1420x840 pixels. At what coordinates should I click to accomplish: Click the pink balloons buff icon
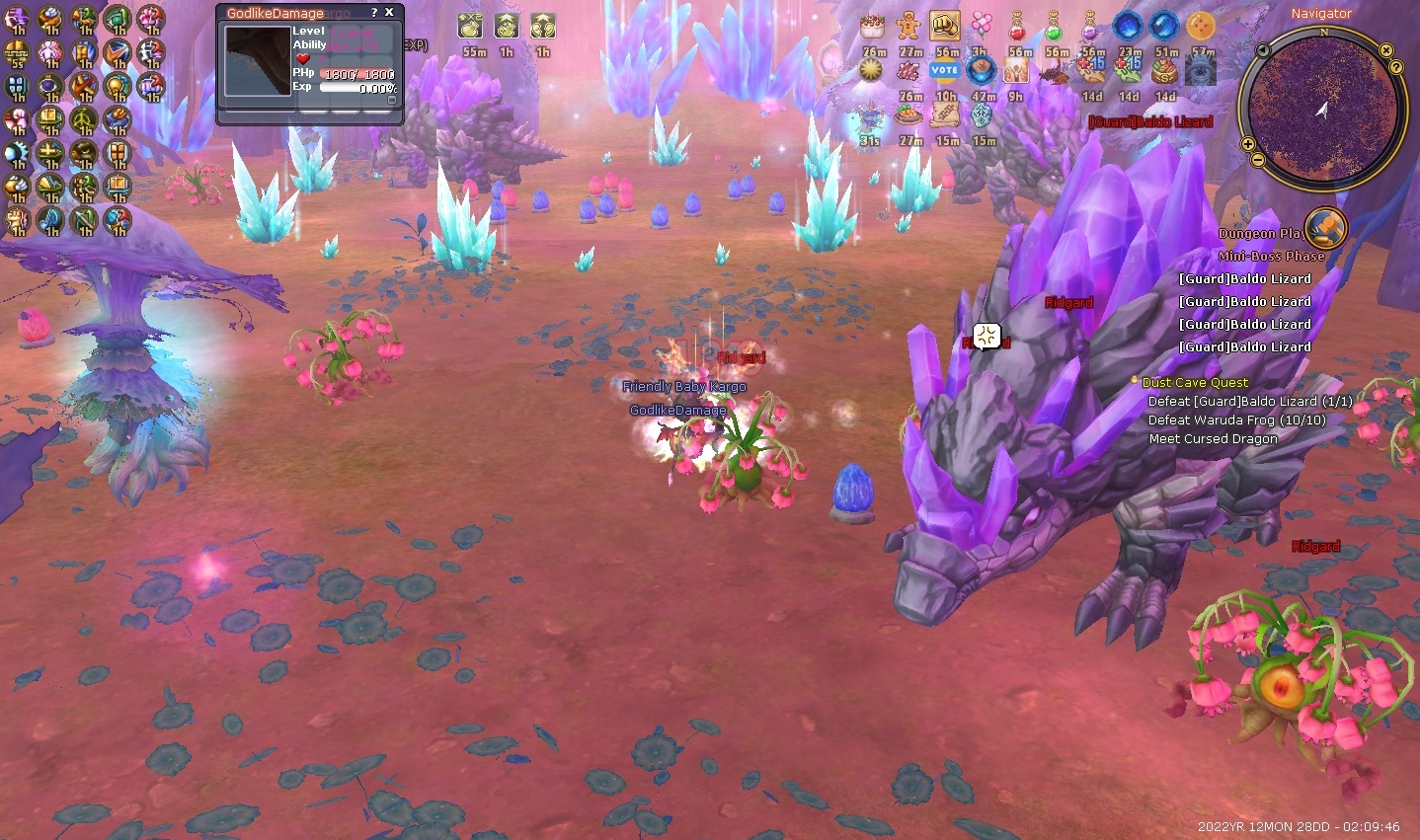982,26
